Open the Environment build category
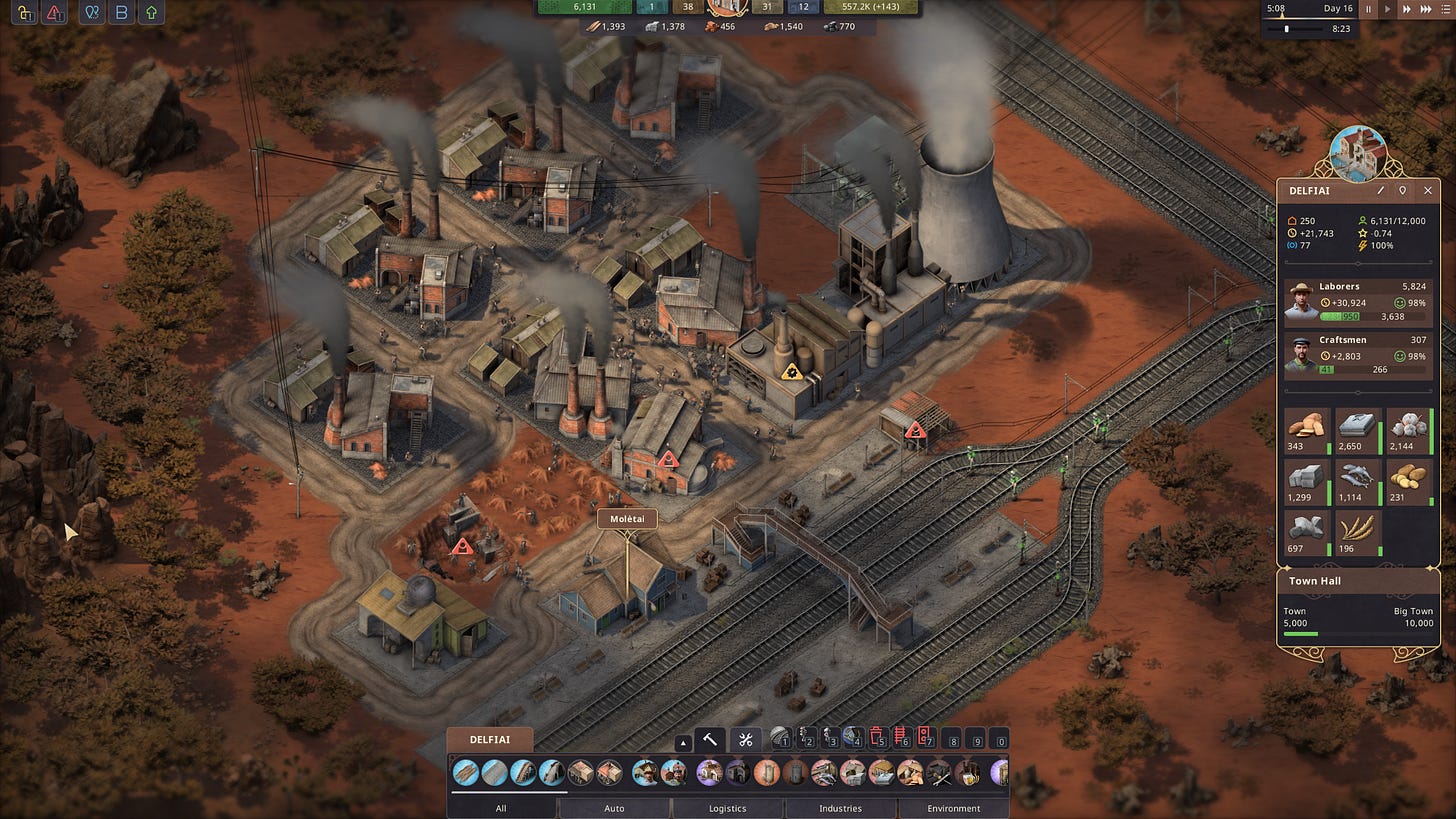This screenshot has width=1456, height=819. point(953,808)
